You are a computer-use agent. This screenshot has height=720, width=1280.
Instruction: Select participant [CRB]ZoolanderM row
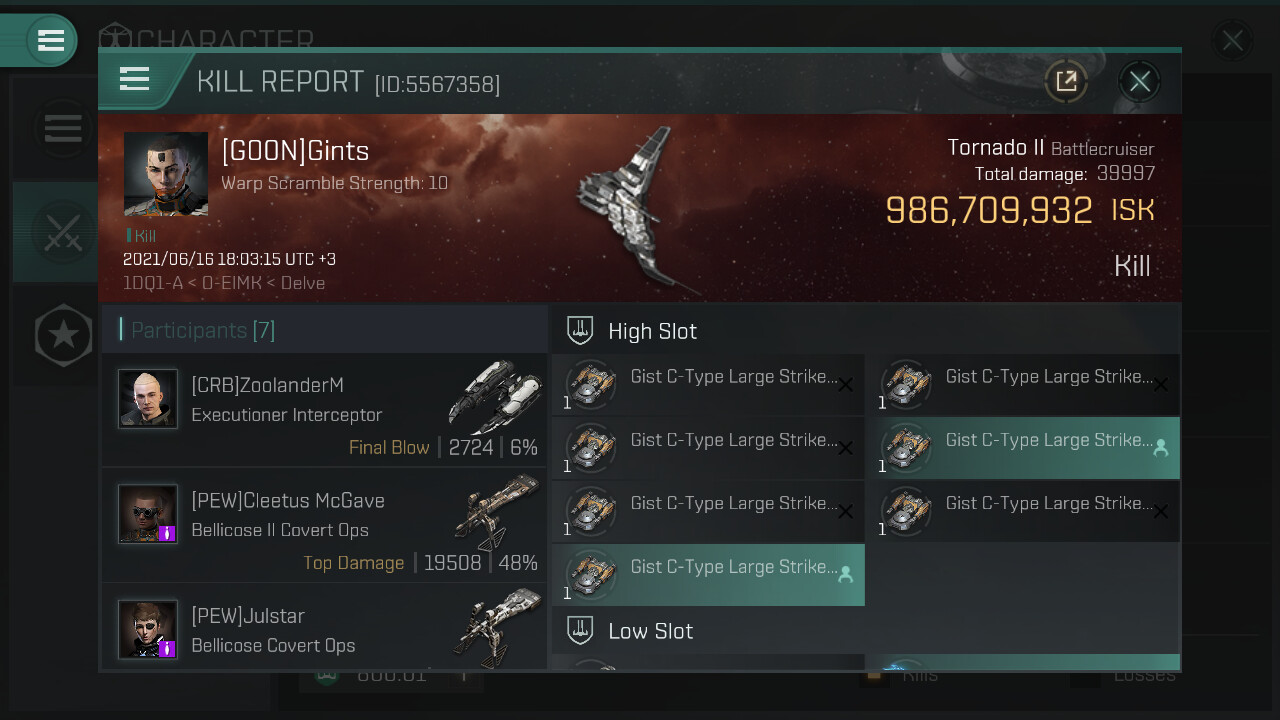(324, 410)
